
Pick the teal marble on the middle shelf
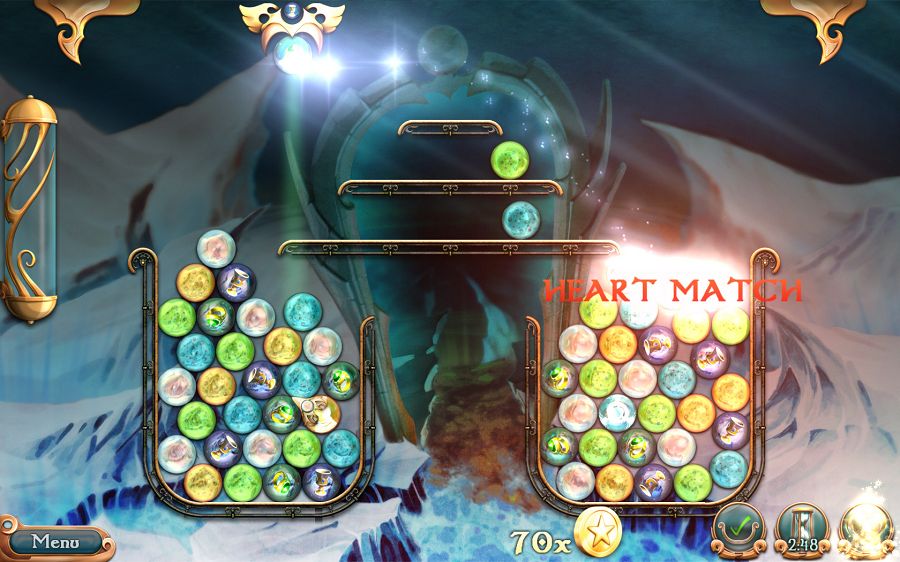coord(520,219)
